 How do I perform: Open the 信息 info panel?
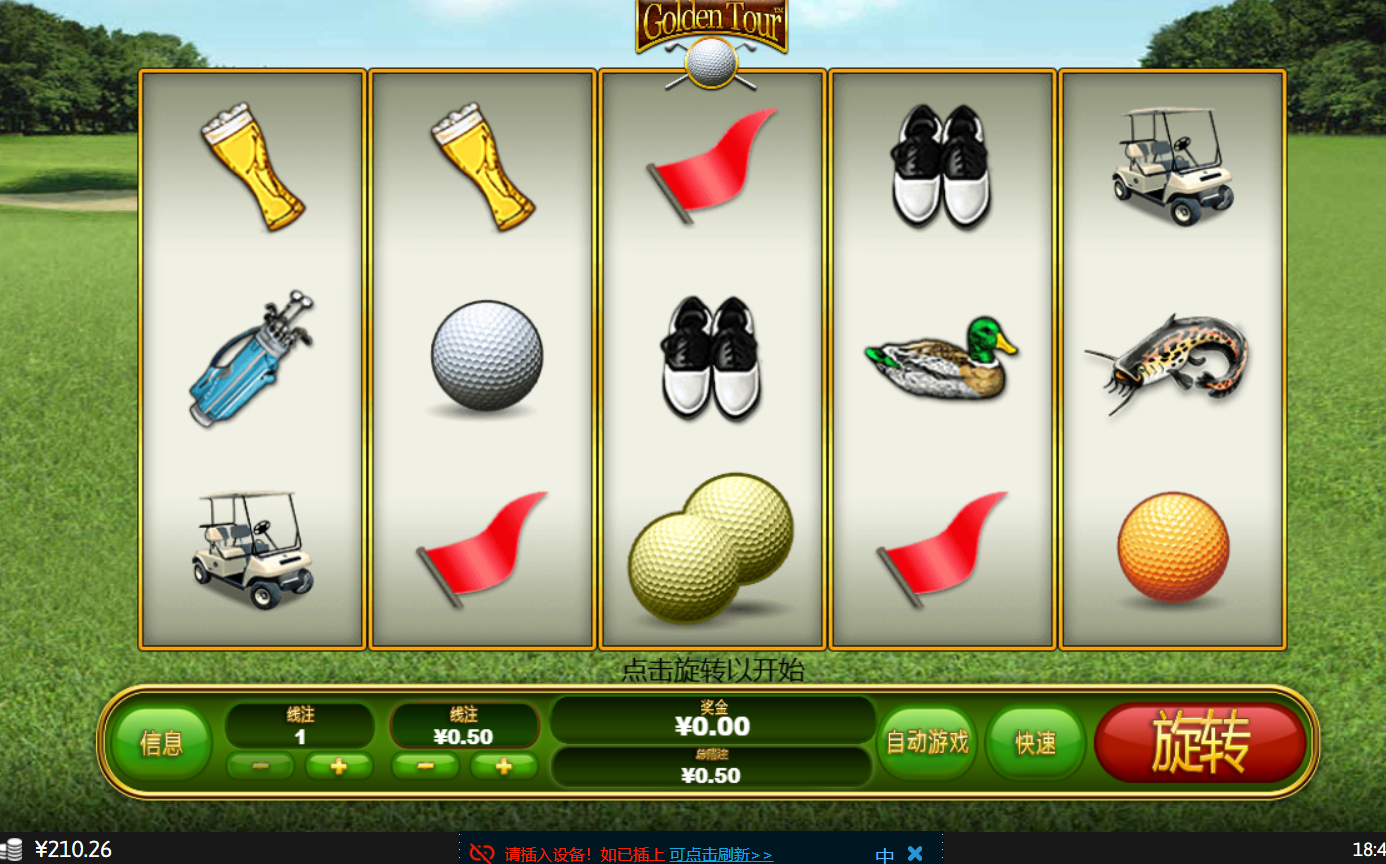(161, 743)
